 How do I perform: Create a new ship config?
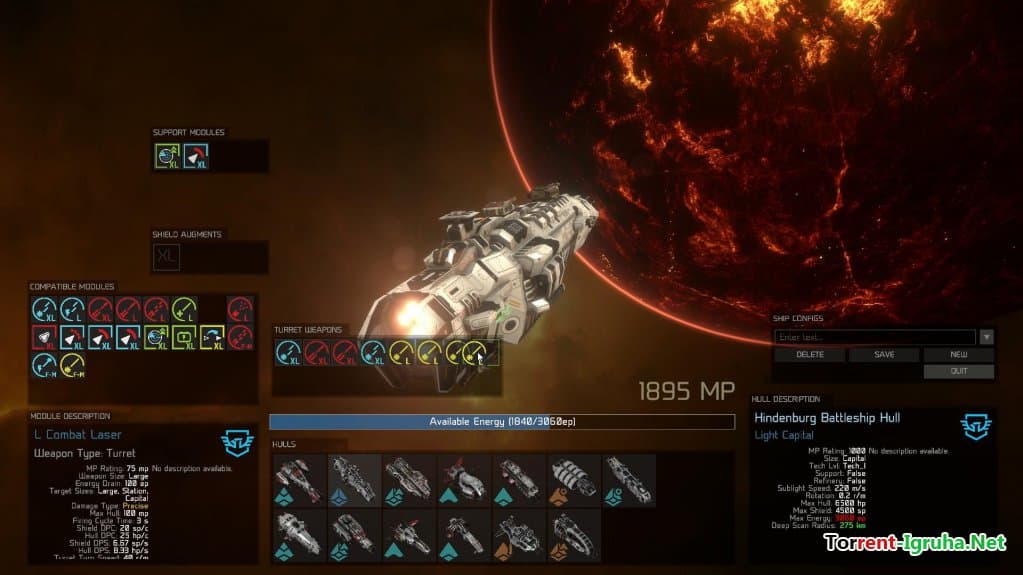coord(958,355)
